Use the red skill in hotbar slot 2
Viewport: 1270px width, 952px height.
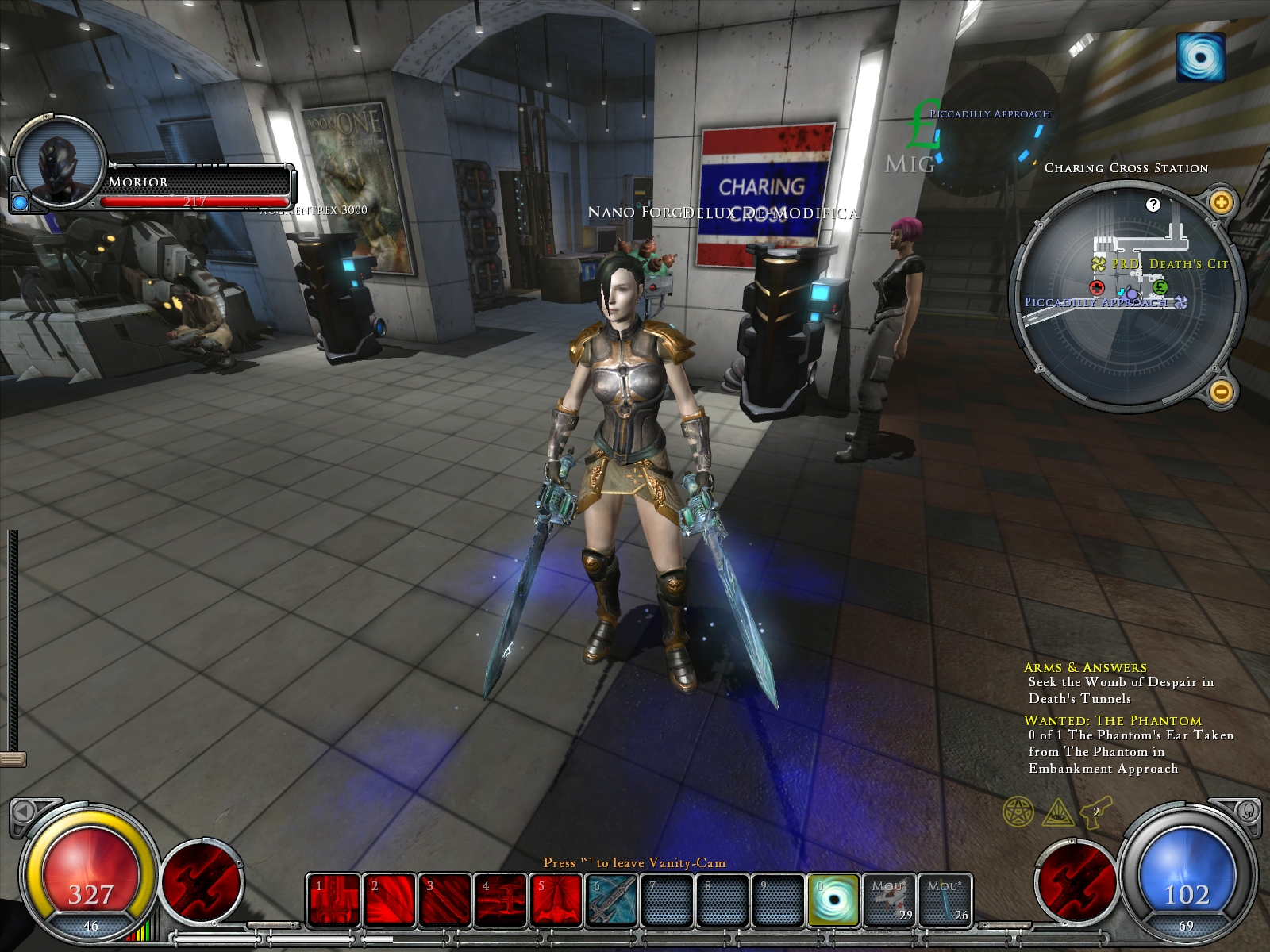(389, 900)
